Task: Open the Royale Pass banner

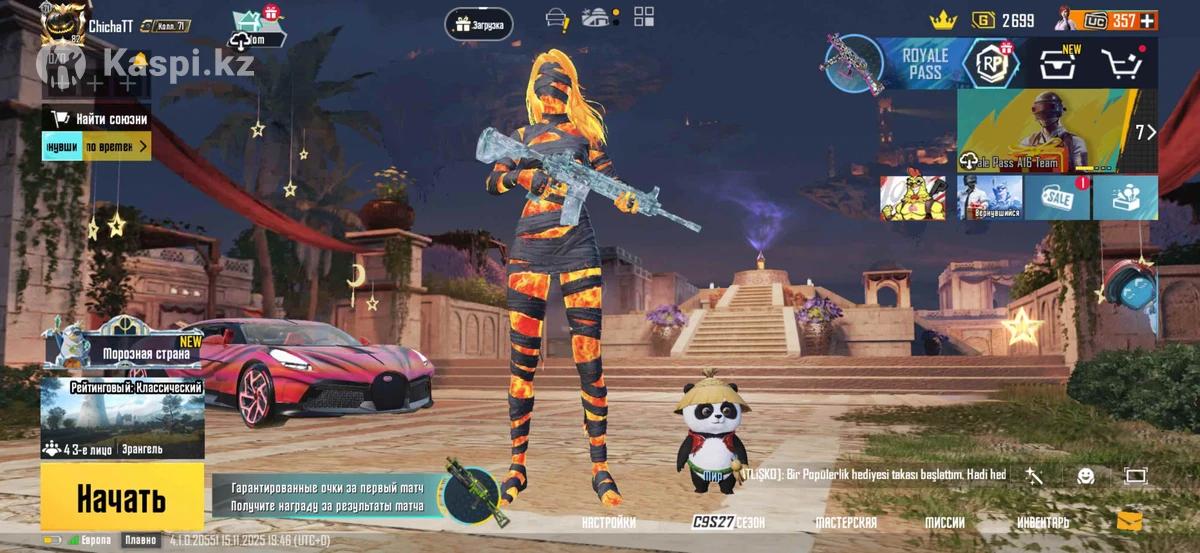Action: (924, 64)
